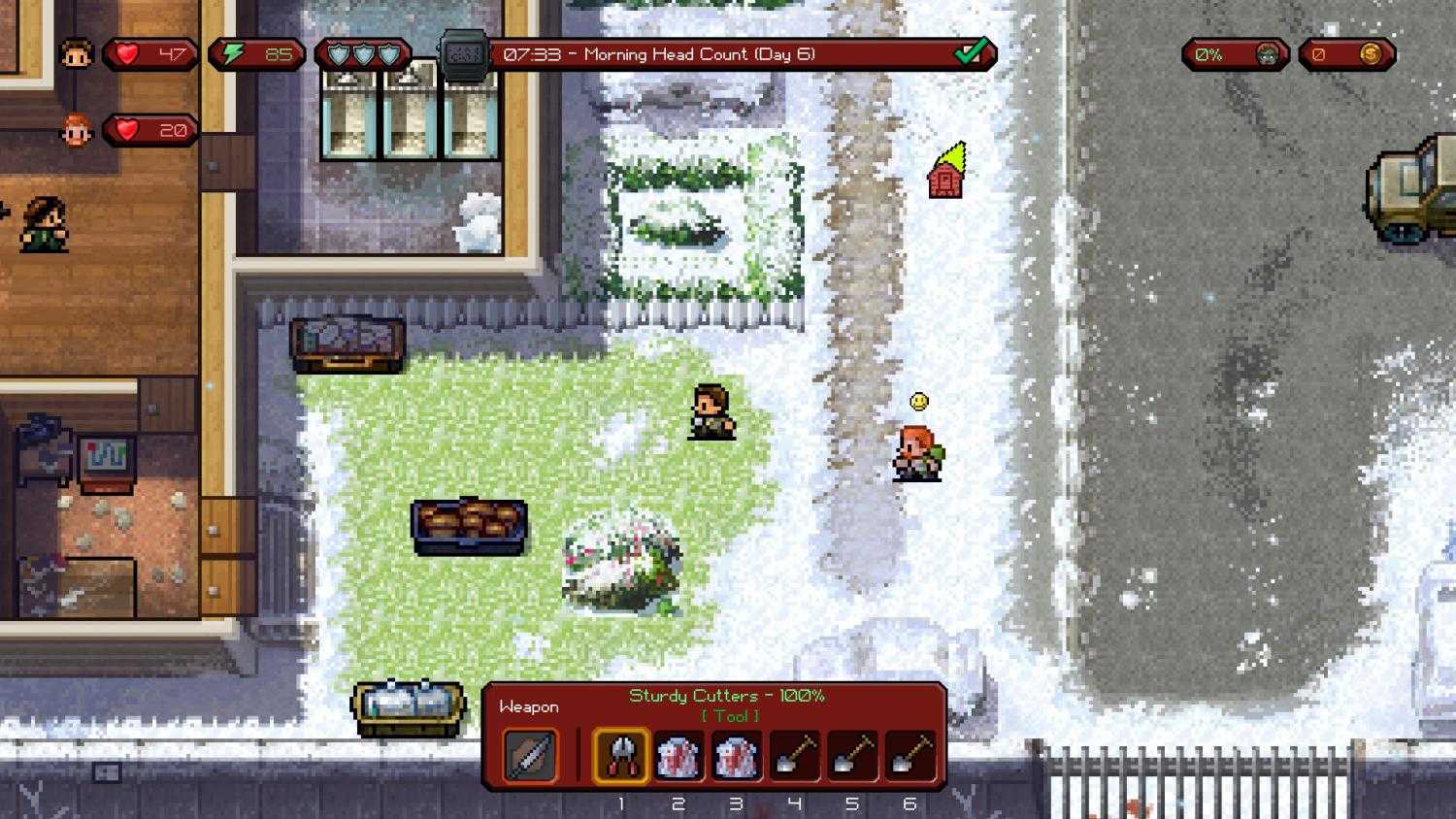Click the Weapon label on the inventory panel

pyautogui.click(x=529, y=706)
